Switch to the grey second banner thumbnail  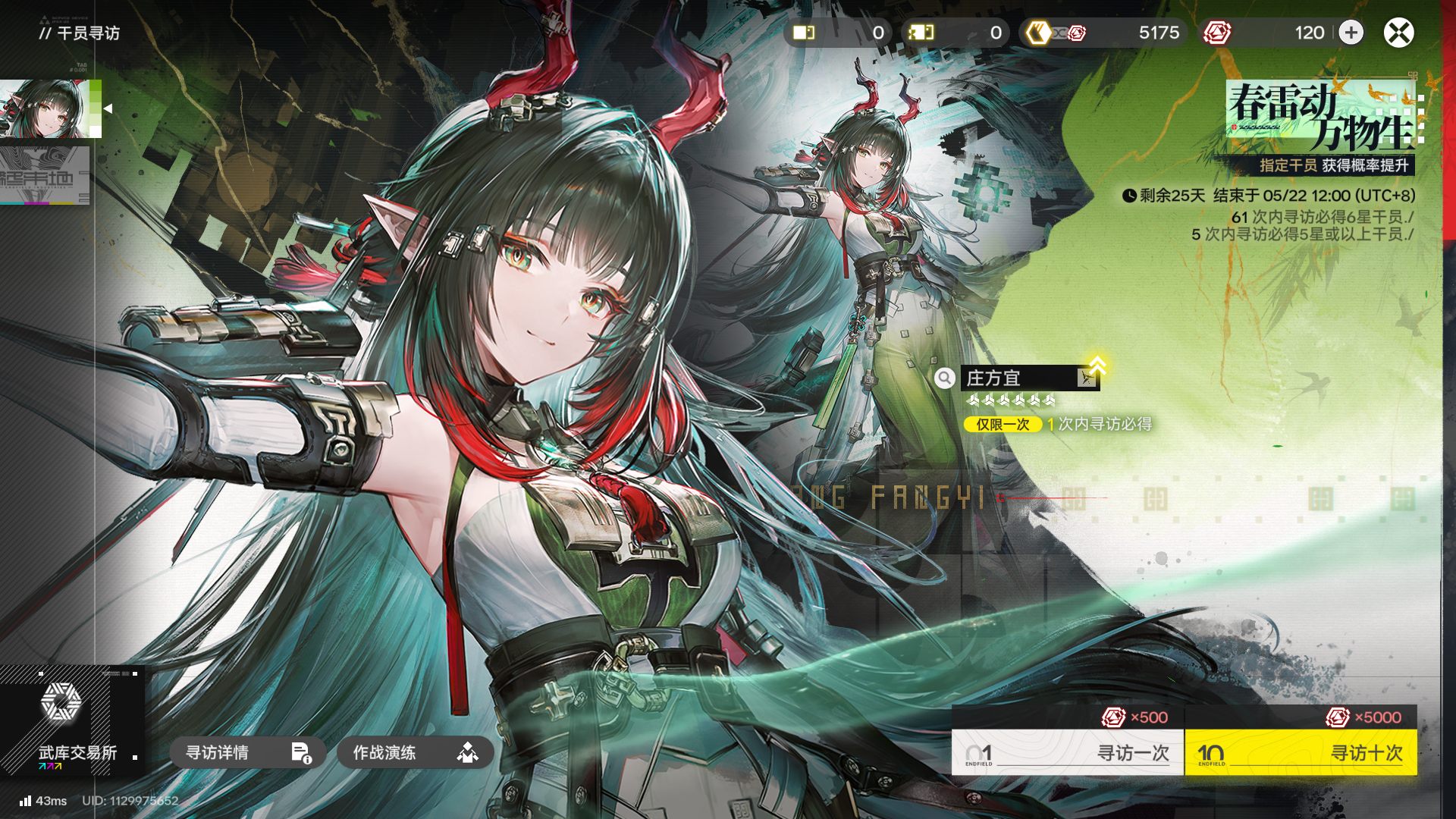pos(44,175)
